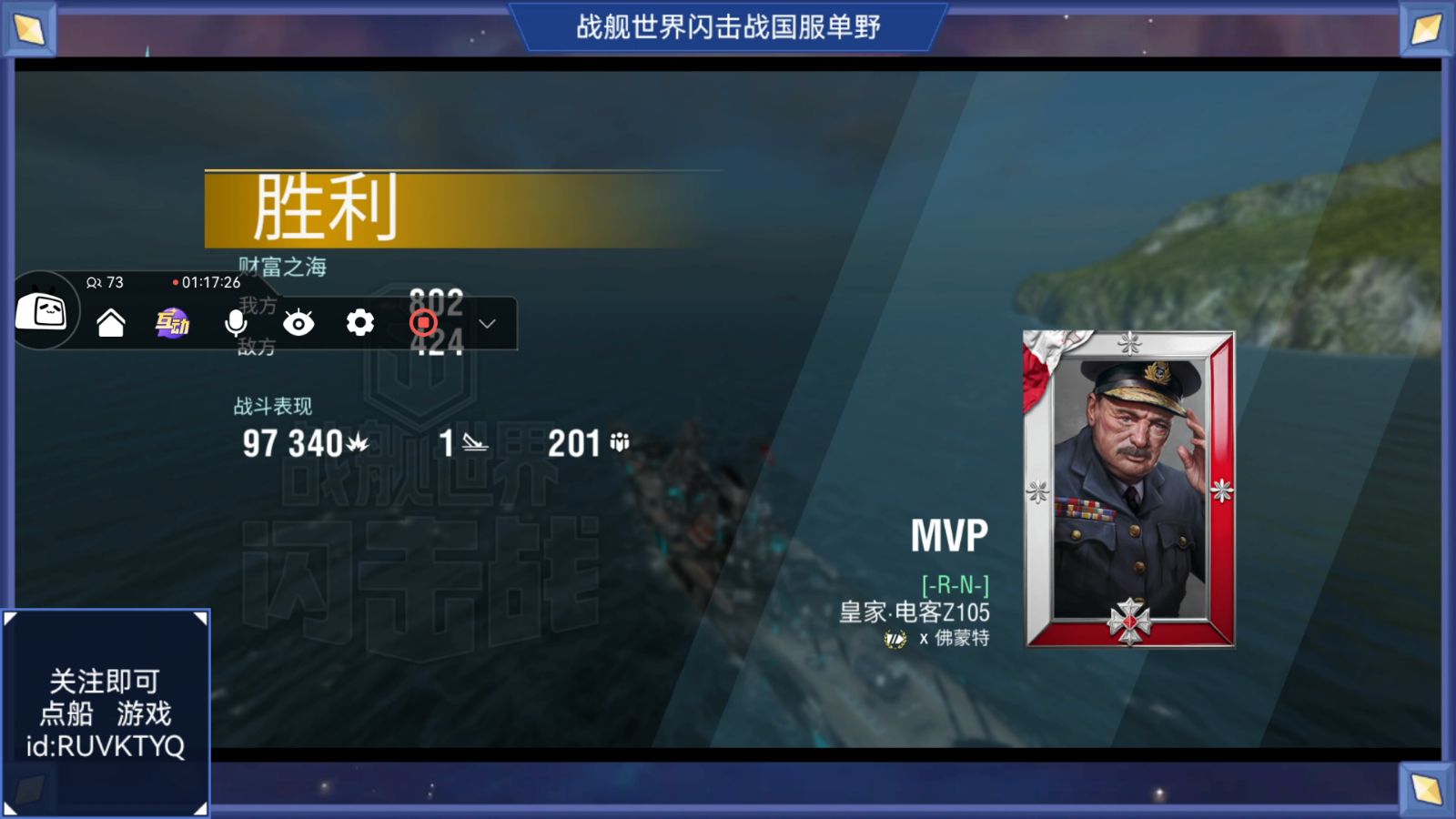
Task: Mute the microphone in the stream toolbar
Action: (x=236, y=323)
